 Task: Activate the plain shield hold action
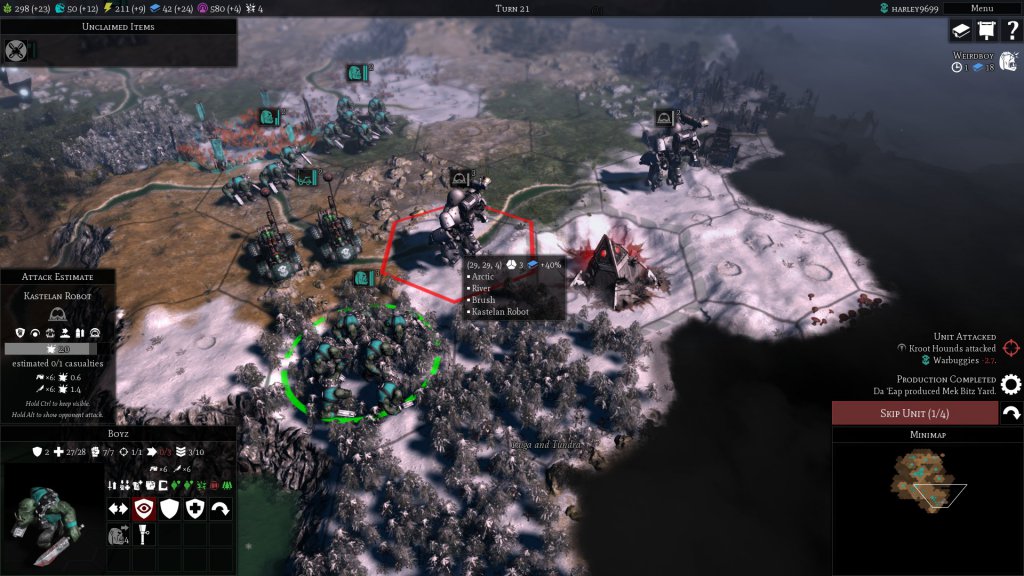click(x=169, y=509)
